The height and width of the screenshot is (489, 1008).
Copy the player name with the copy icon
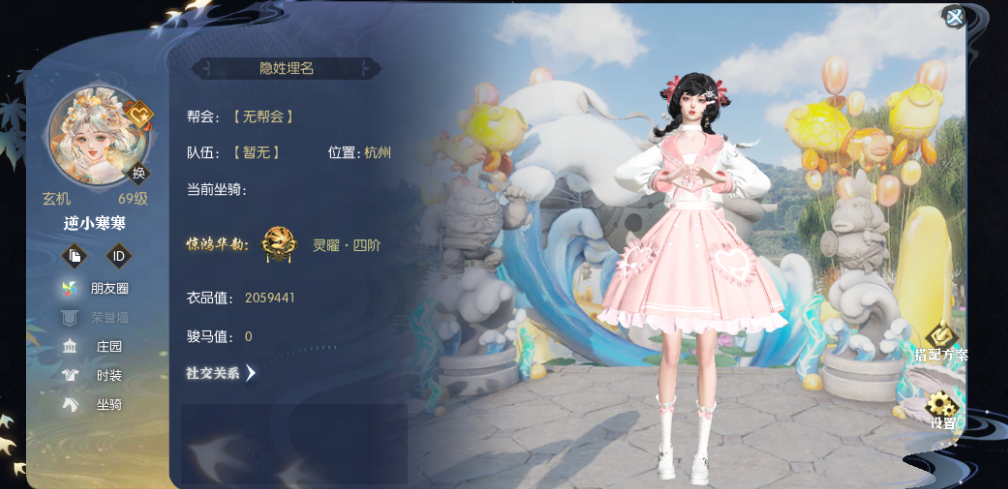[x=75, y=256]
